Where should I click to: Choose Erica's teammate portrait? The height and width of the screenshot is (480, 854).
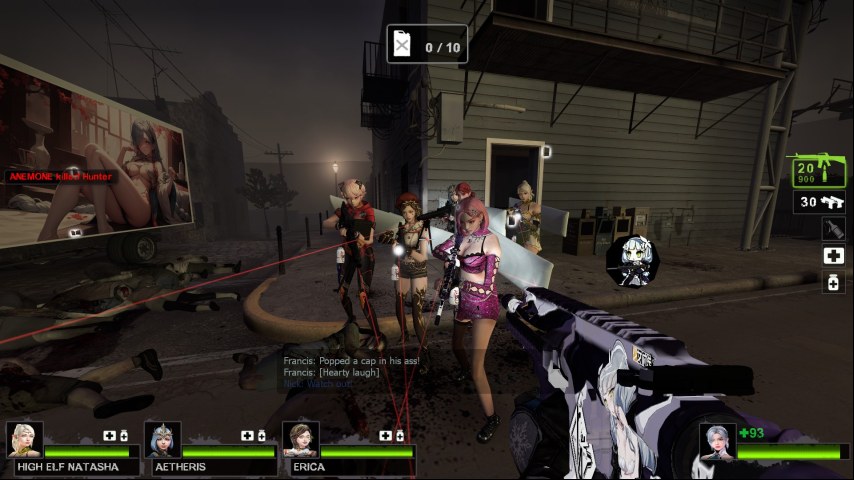click(x=299, y=440)
